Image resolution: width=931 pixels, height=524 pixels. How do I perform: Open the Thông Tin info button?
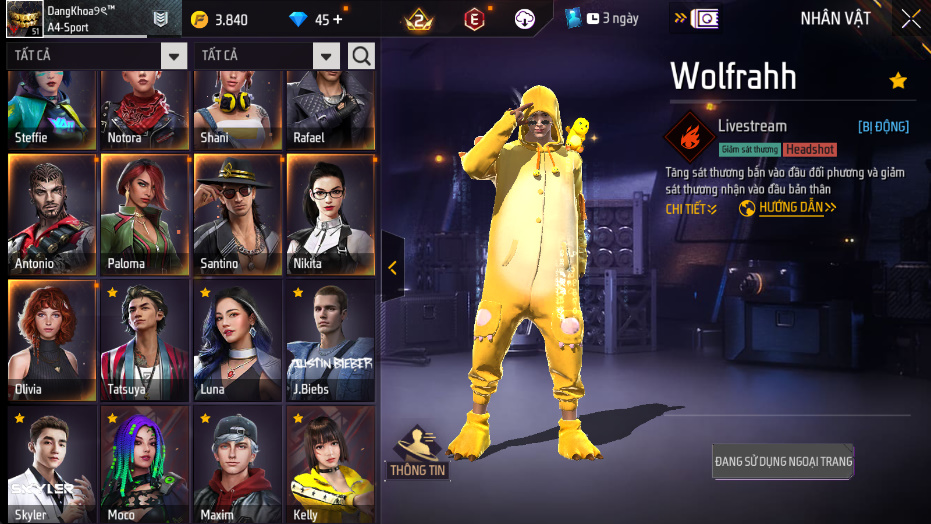click(x=417, y=453)
